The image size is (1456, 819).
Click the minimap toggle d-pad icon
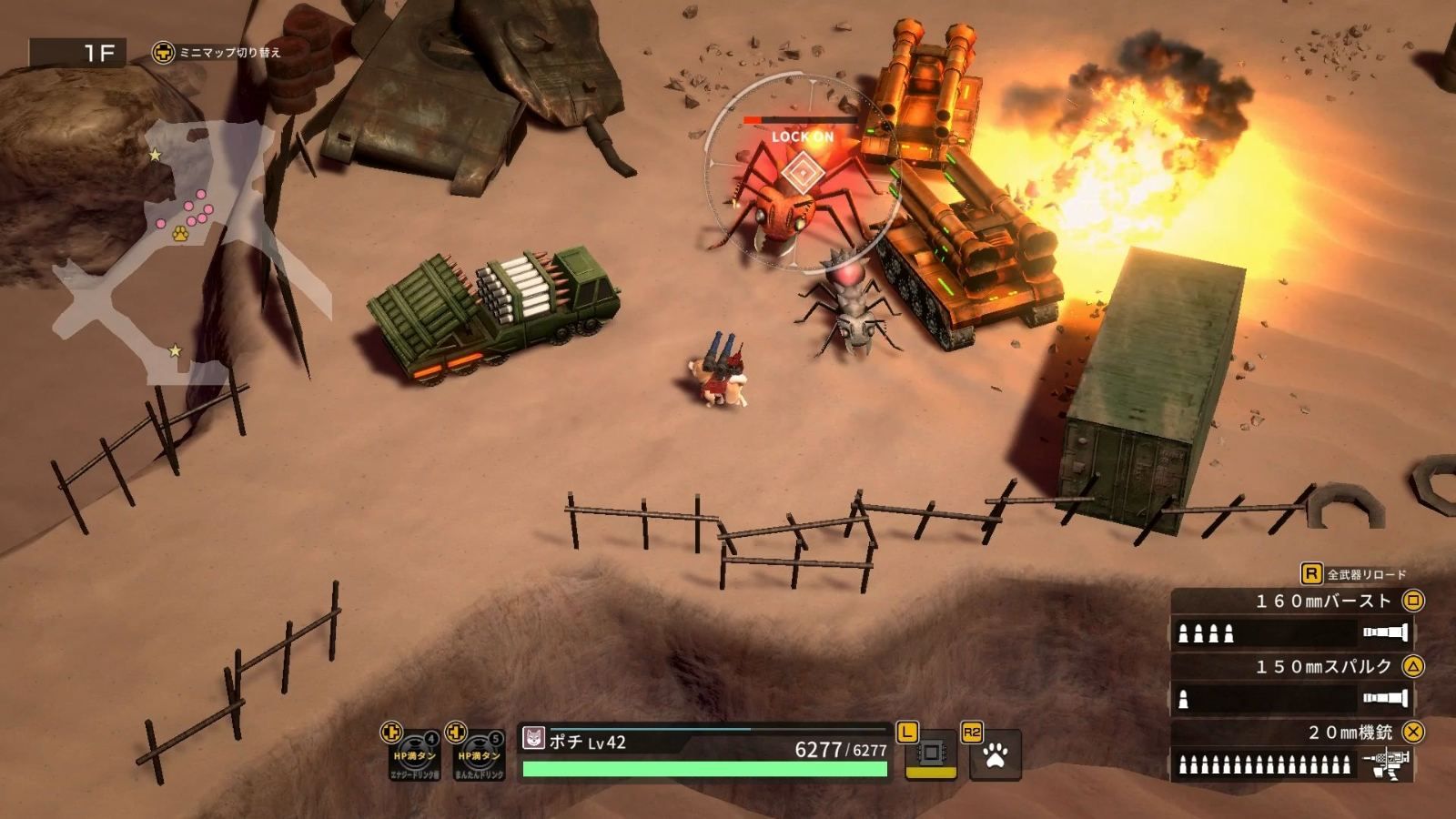pyautogui.click(x=162, y=53)
